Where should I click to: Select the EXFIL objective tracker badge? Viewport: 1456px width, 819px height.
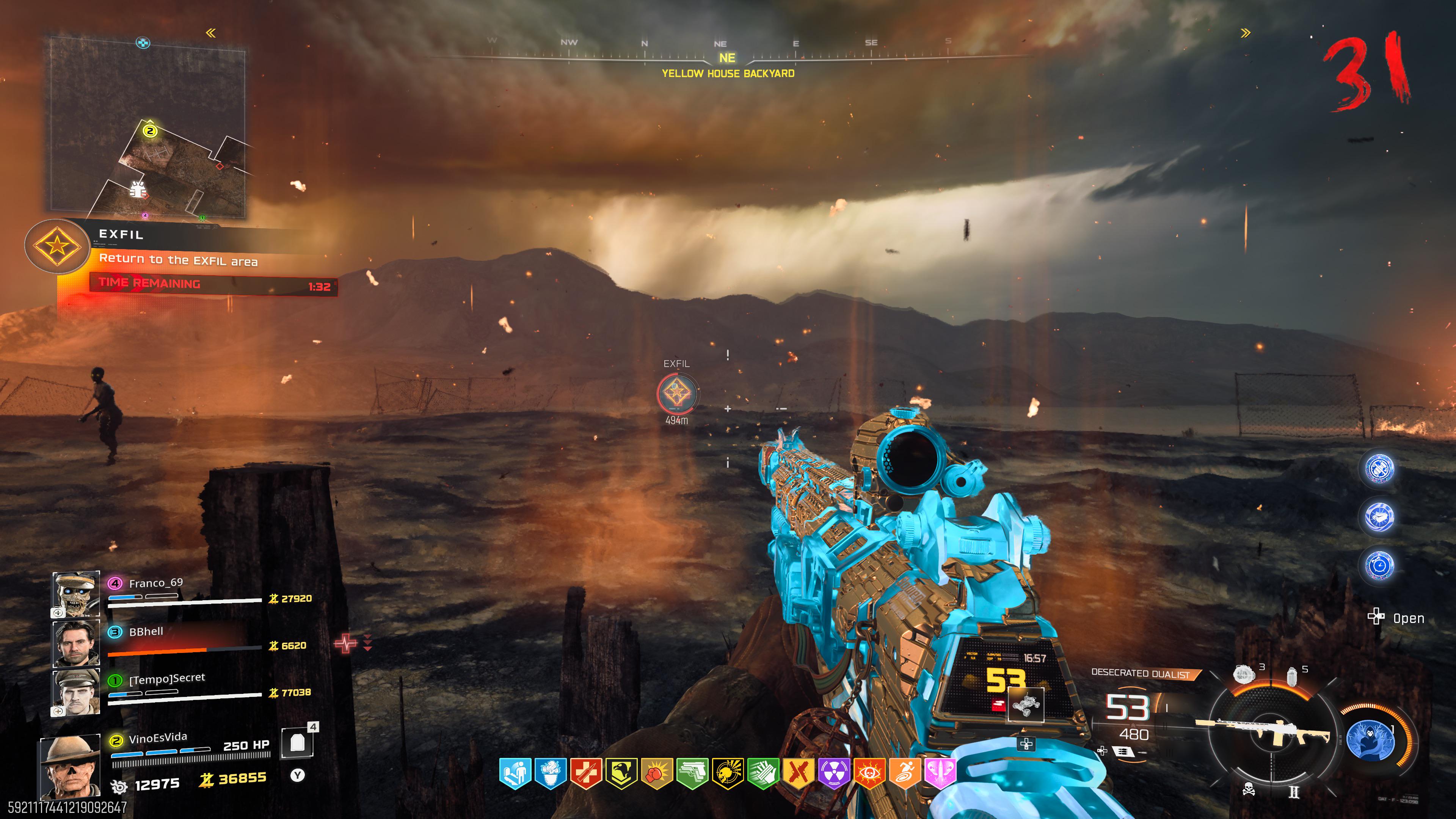[x=57, y=246]
